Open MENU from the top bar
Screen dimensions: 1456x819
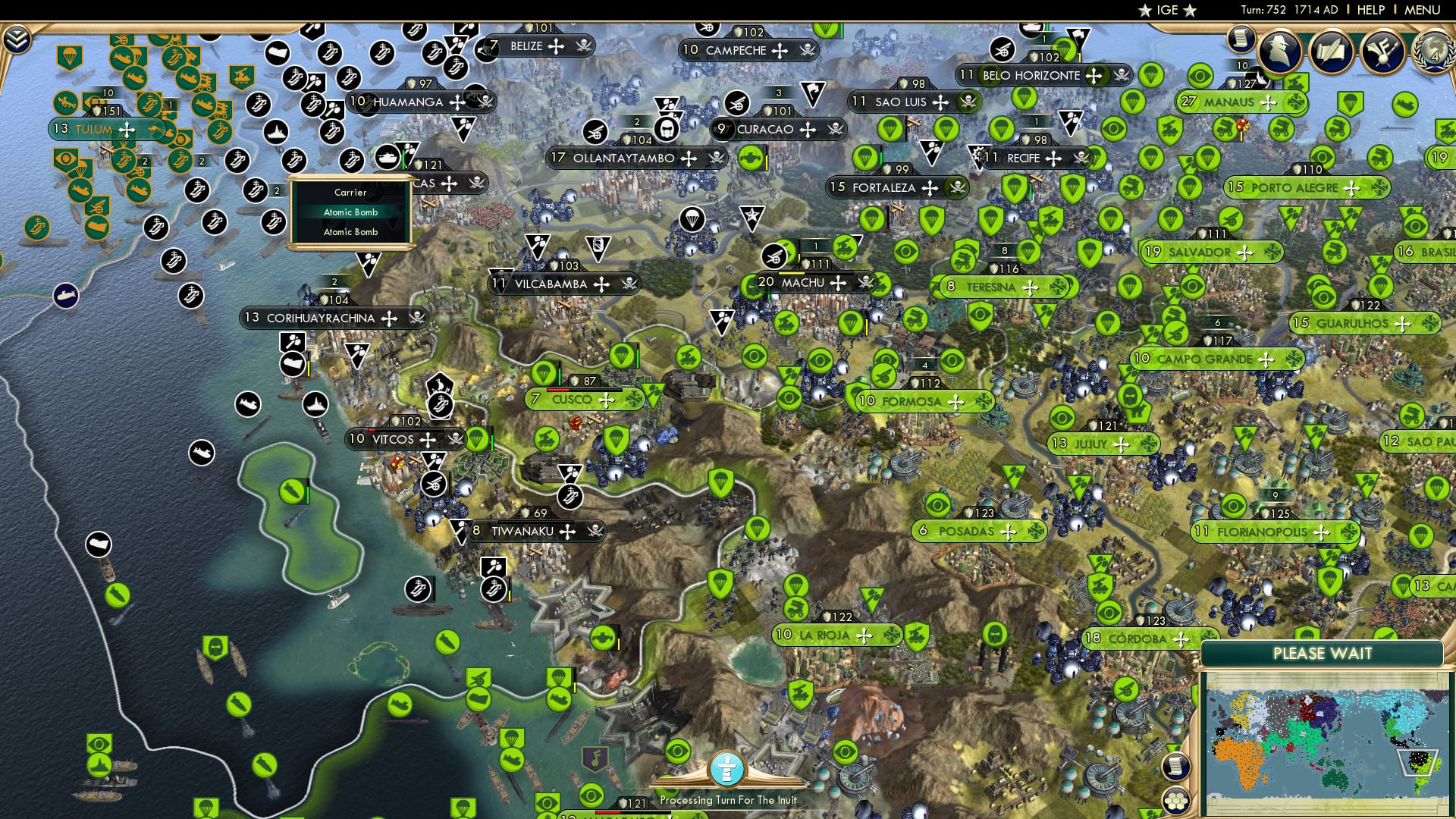coord(1423,10)
